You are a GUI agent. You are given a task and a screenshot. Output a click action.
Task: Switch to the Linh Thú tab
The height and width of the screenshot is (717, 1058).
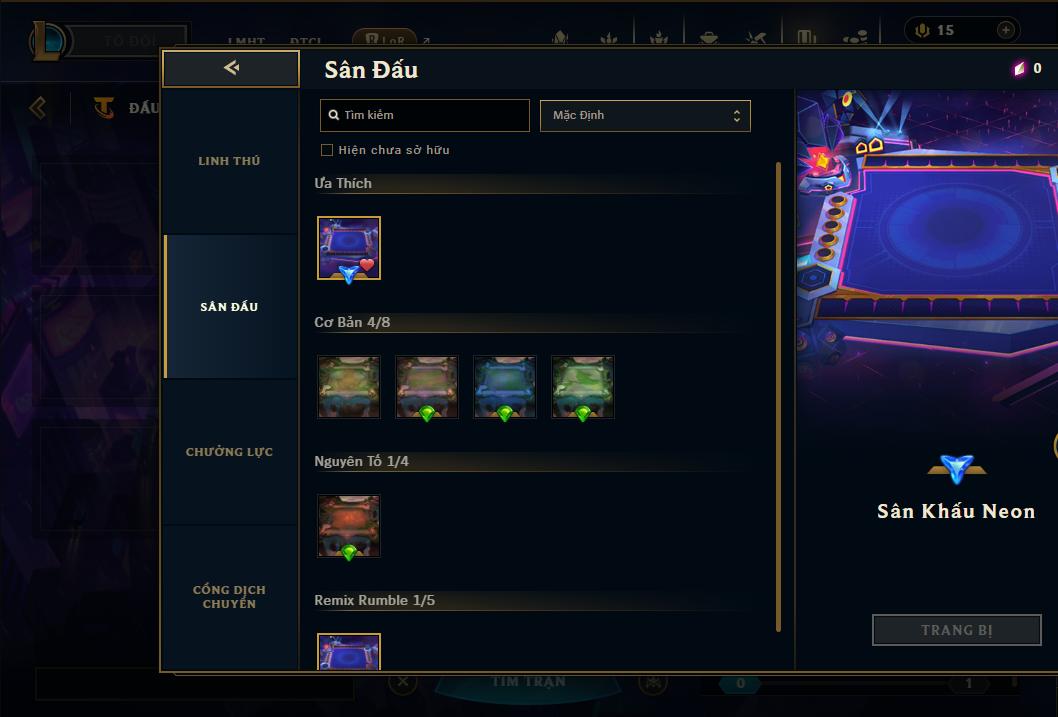pyautogui.click(x=229, y=161)
